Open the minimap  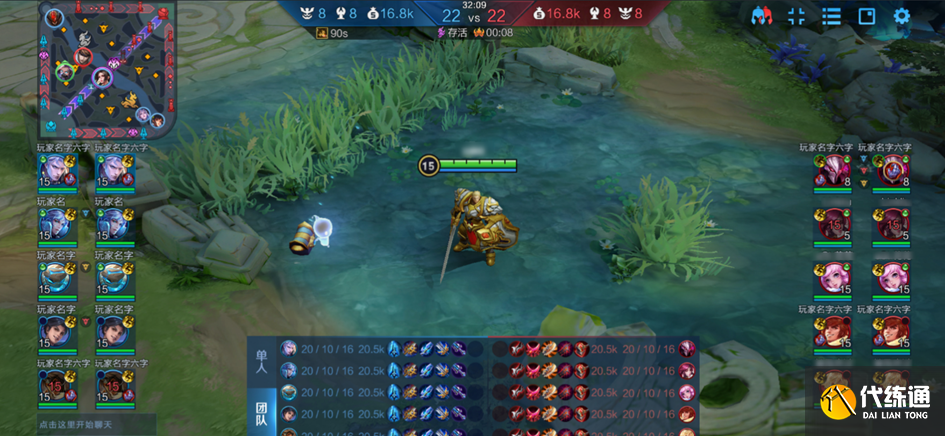pyautogui.click(x=107, y=70)
